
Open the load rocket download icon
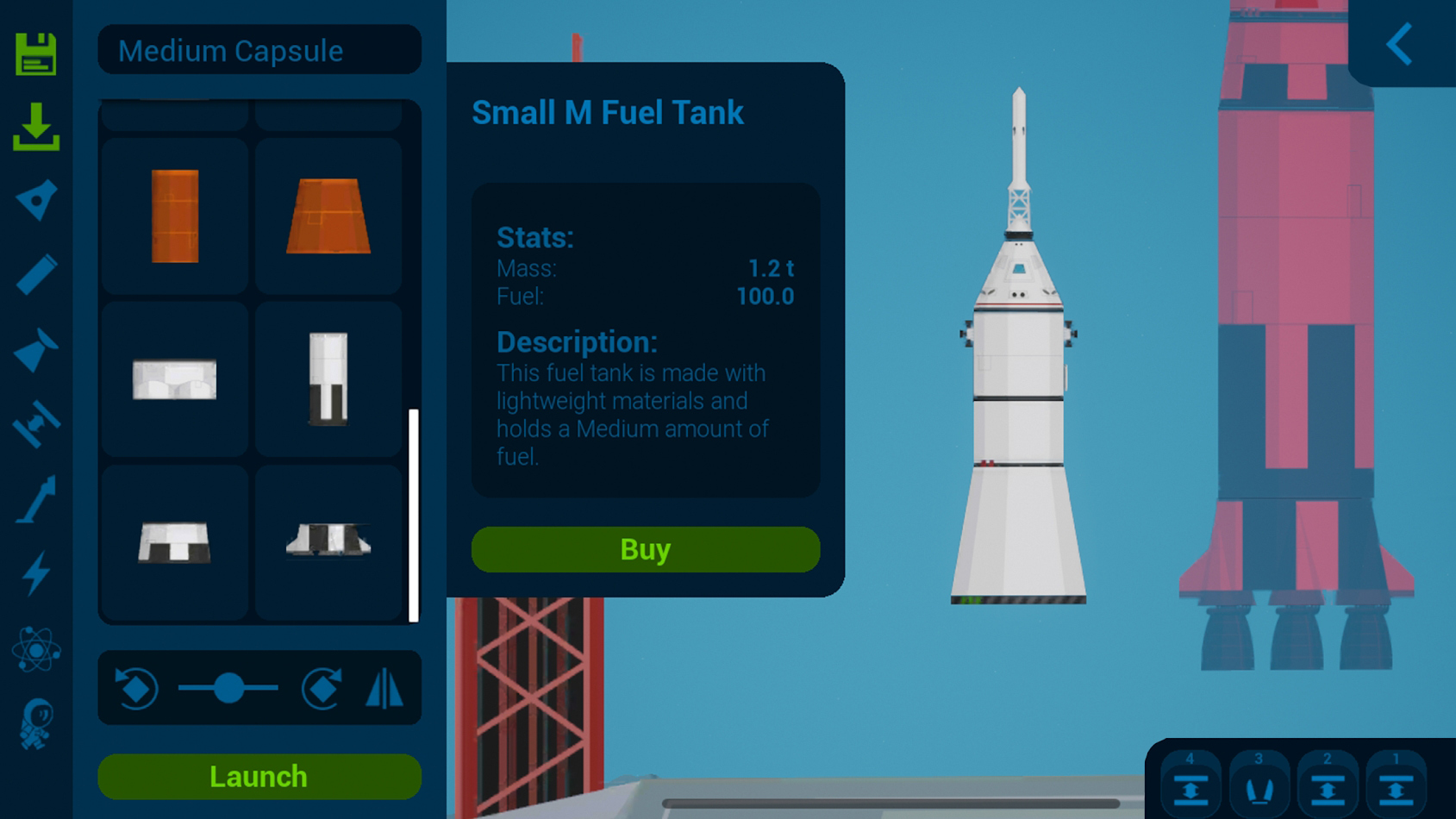tap(36, 127)
